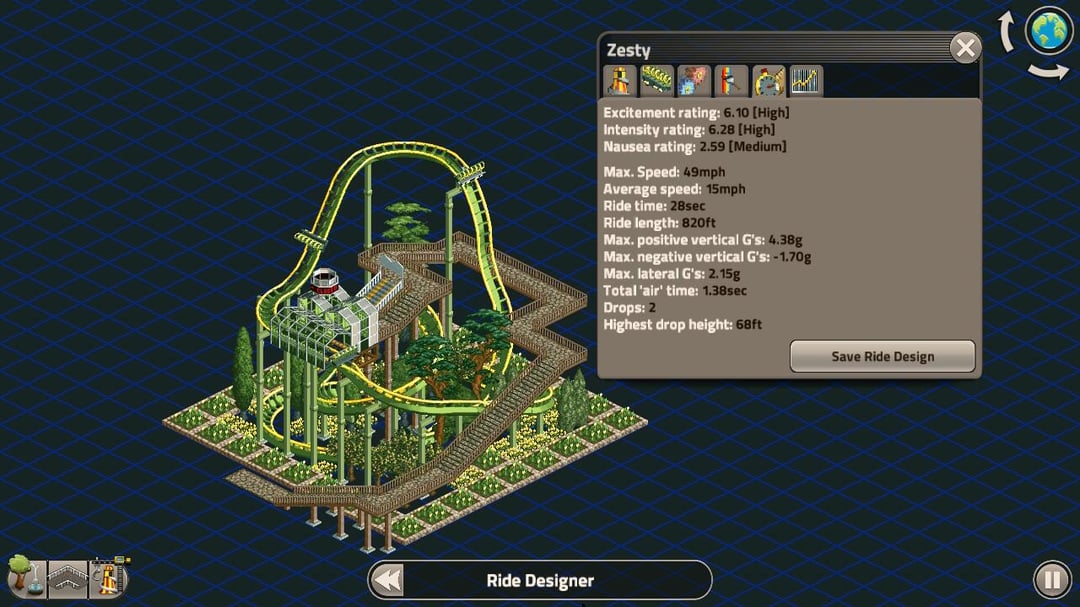Viewport: 1080px width, 607px height.
Task: Select the footpath building tool
Action: pyautogui.click(x=67, y=578)
